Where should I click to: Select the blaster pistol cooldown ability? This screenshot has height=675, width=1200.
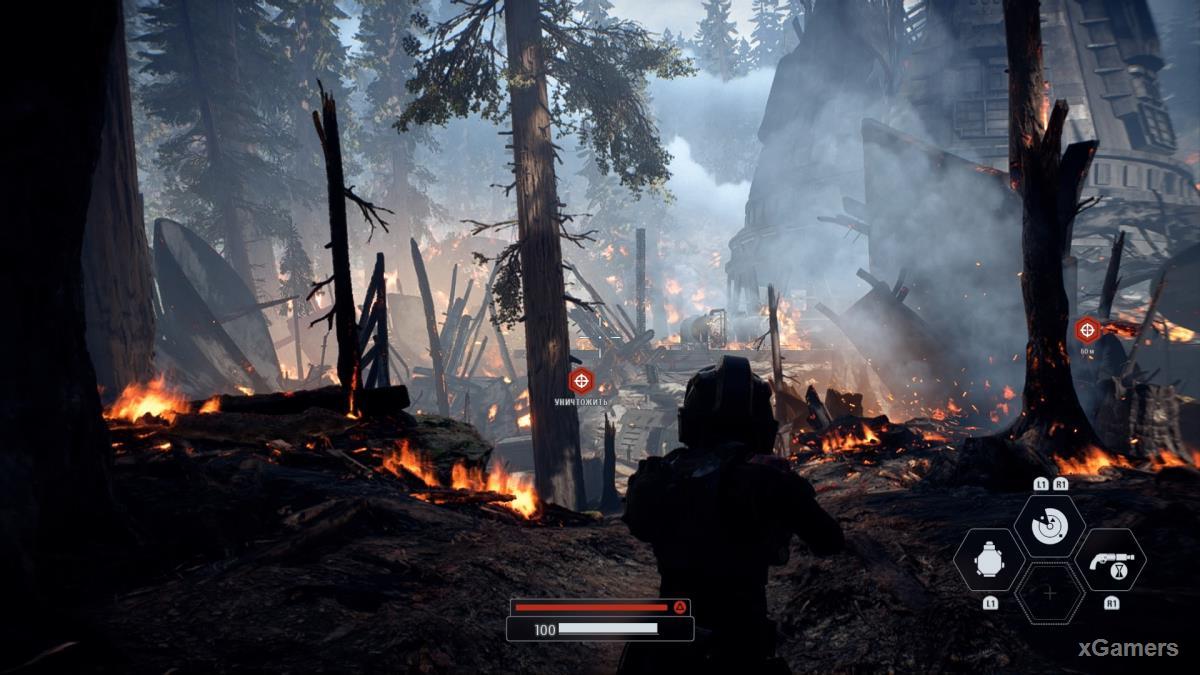click(1110, 560)
